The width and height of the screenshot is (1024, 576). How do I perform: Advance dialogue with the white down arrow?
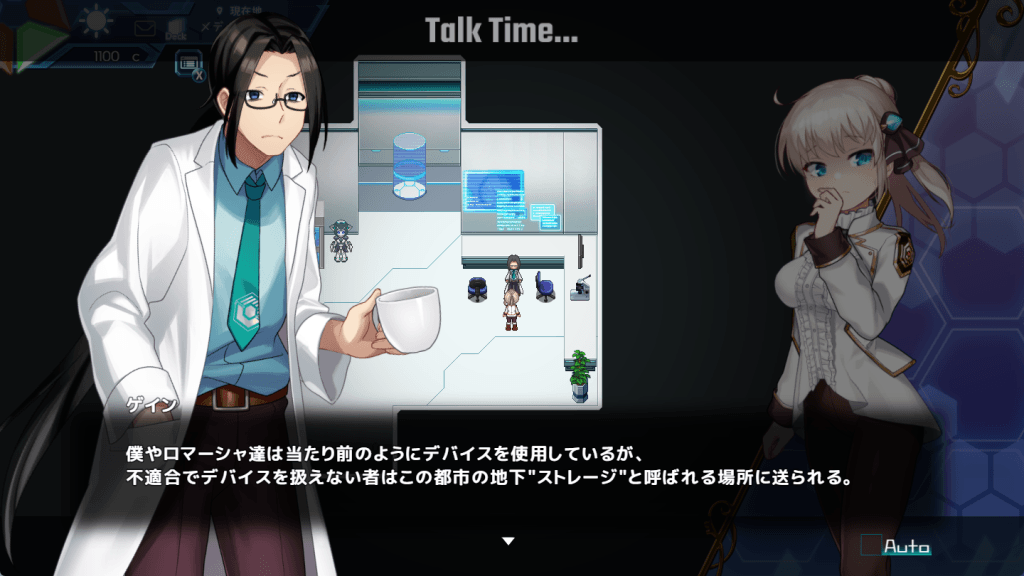[508, 541]
